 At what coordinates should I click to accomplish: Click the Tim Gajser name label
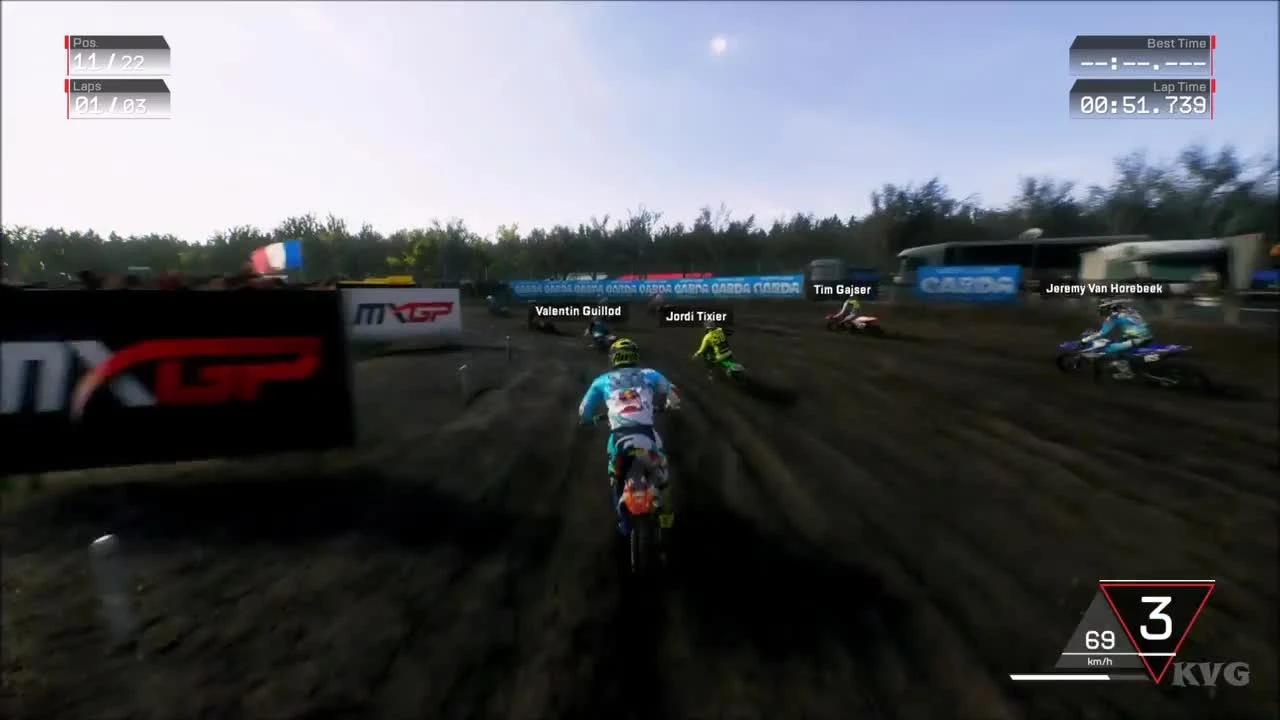[x=843, y=289]
